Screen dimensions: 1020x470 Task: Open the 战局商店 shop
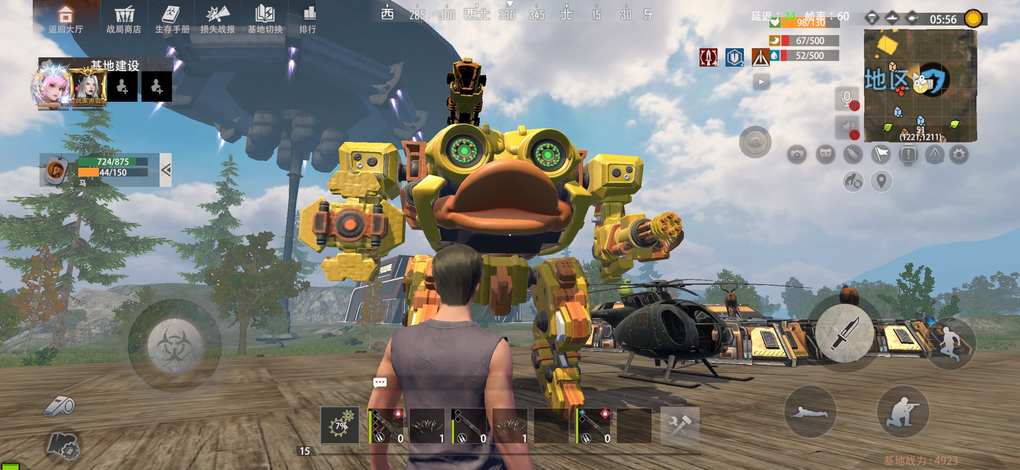click(x=124, y=18)
